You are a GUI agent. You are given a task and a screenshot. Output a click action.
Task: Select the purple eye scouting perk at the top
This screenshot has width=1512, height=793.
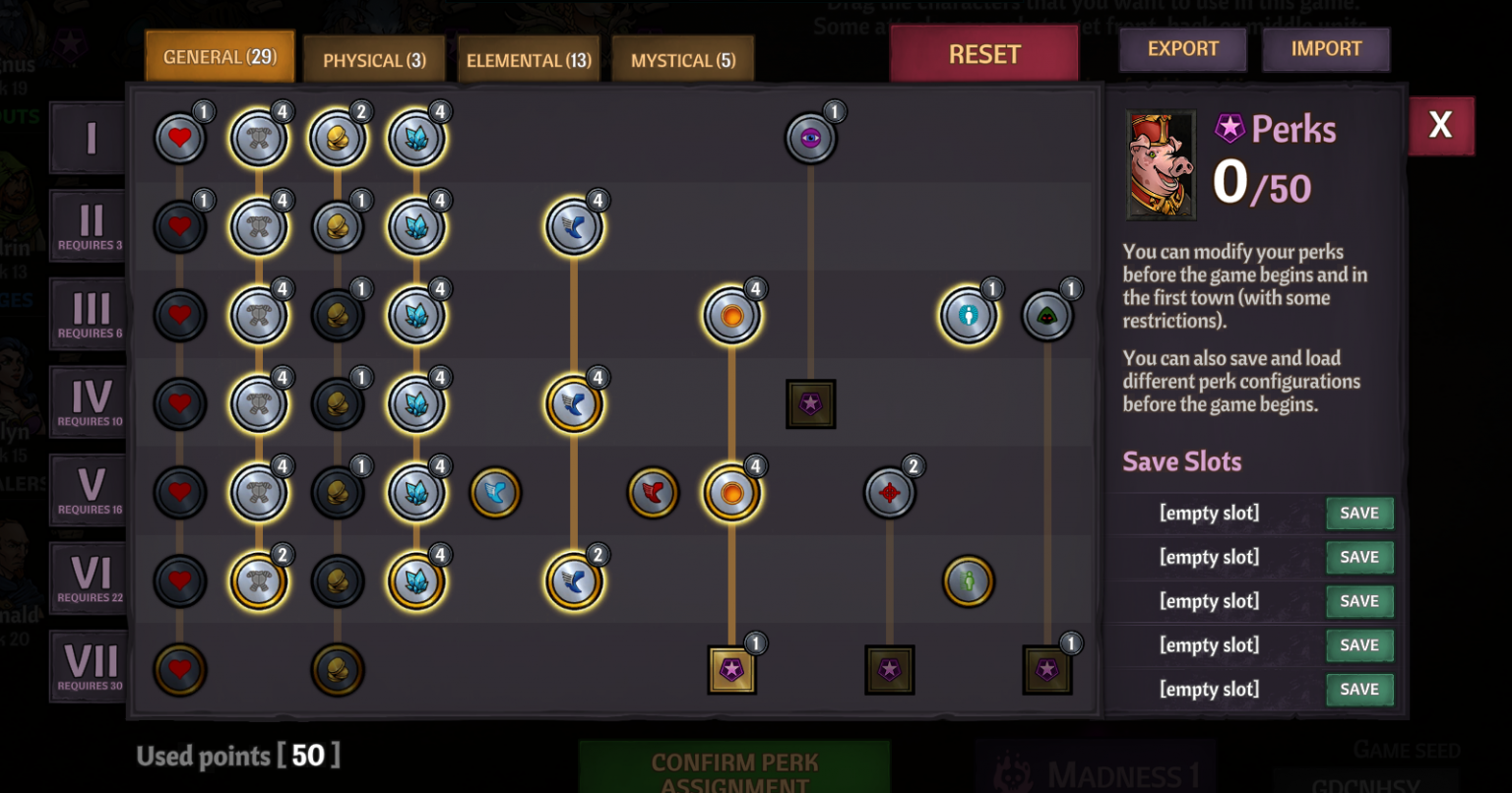coord(811,137)
